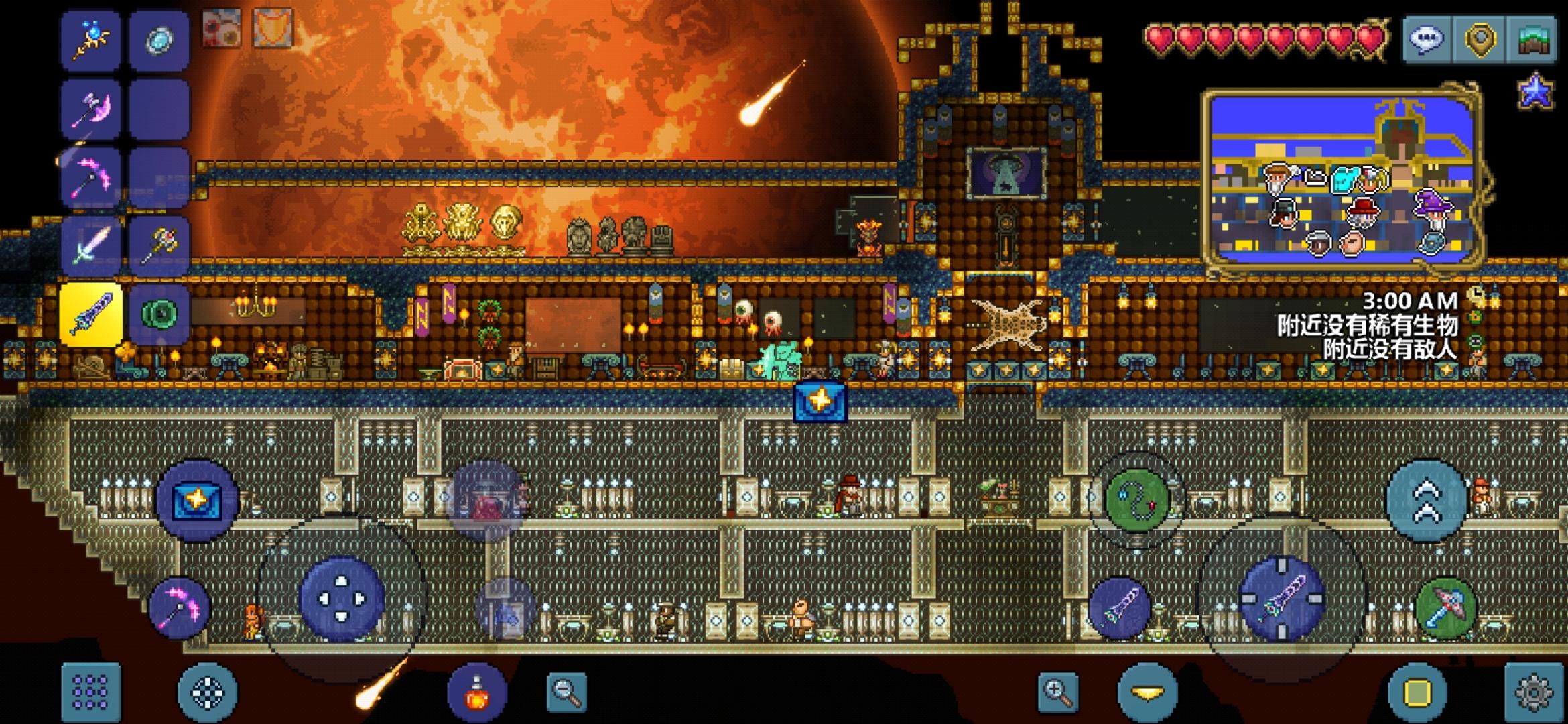Toggle the smart cursor crosshair button
The image size is (1568, 724).
pos(207,692)
